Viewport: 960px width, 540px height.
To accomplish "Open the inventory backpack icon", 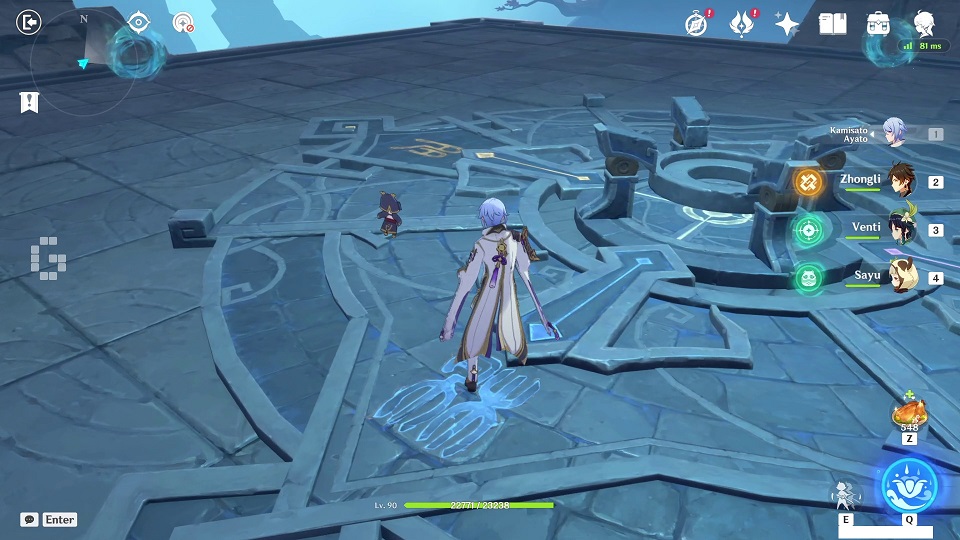I will coord(879,23).
